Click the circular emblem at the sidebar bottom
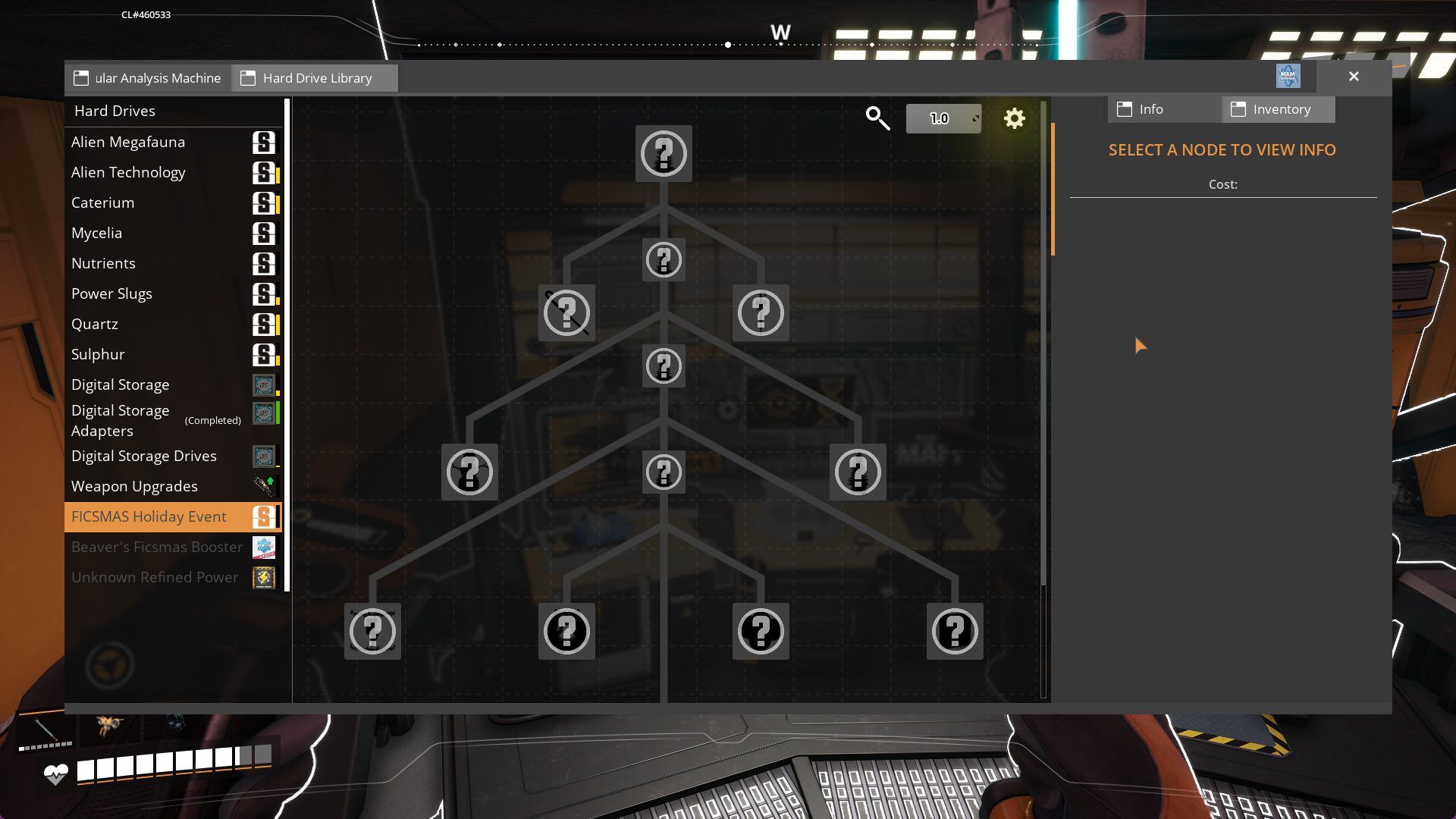This screenshot has height=819, width=1456. point(110,664)
